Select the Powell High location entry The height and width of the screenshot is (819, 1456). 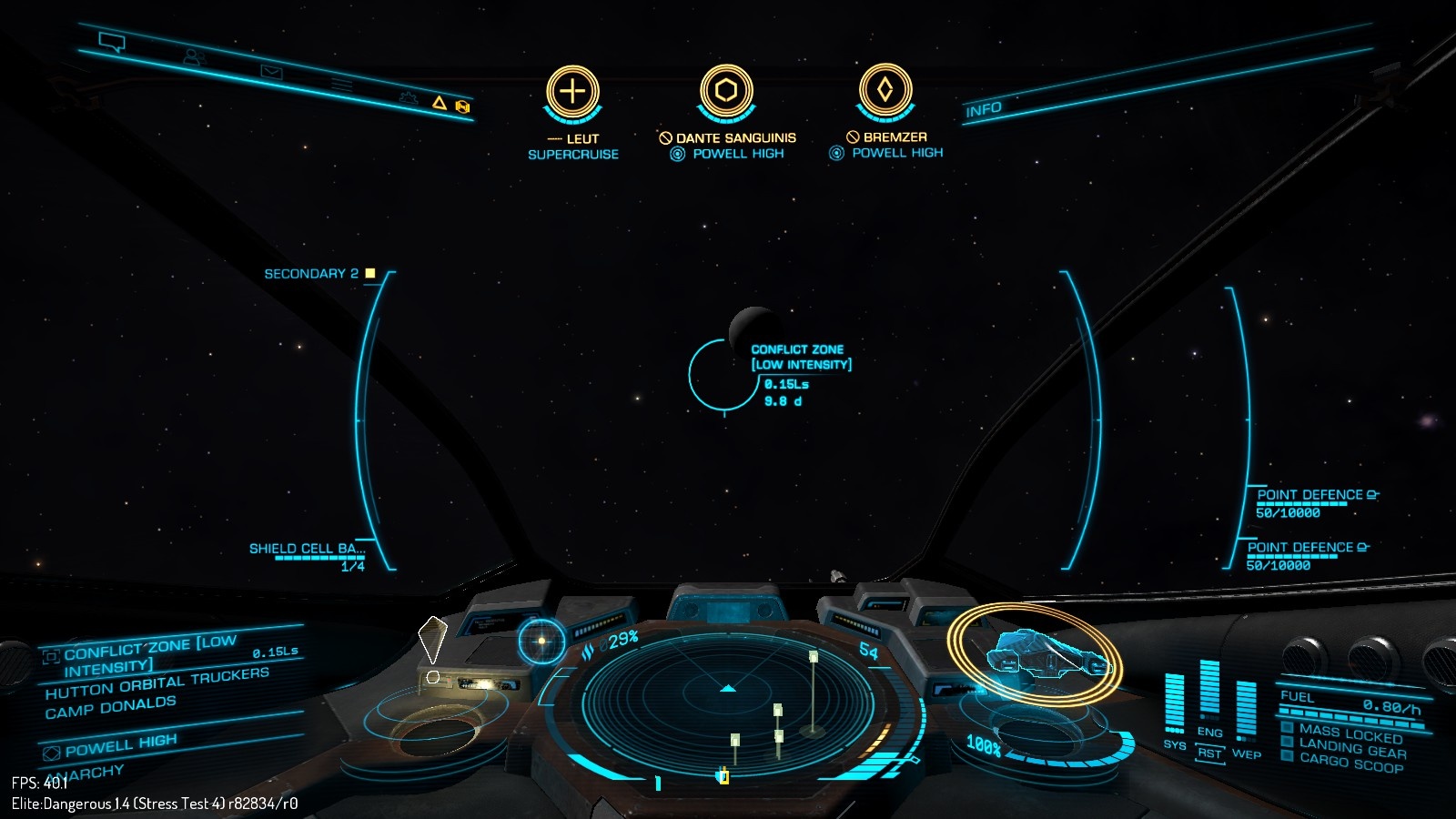(120, 746)
